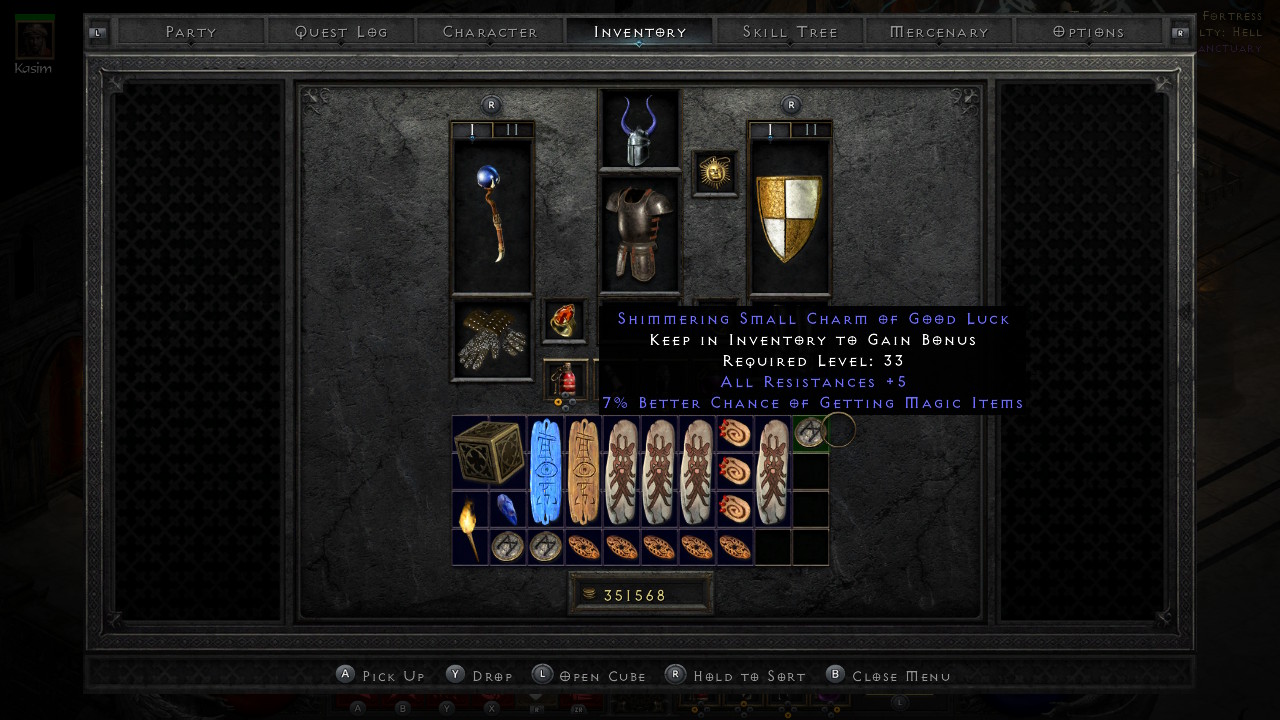This screenshot has width=1280, height=720.
Task: Select the equipped chain gloves
Action: [492, 340]
